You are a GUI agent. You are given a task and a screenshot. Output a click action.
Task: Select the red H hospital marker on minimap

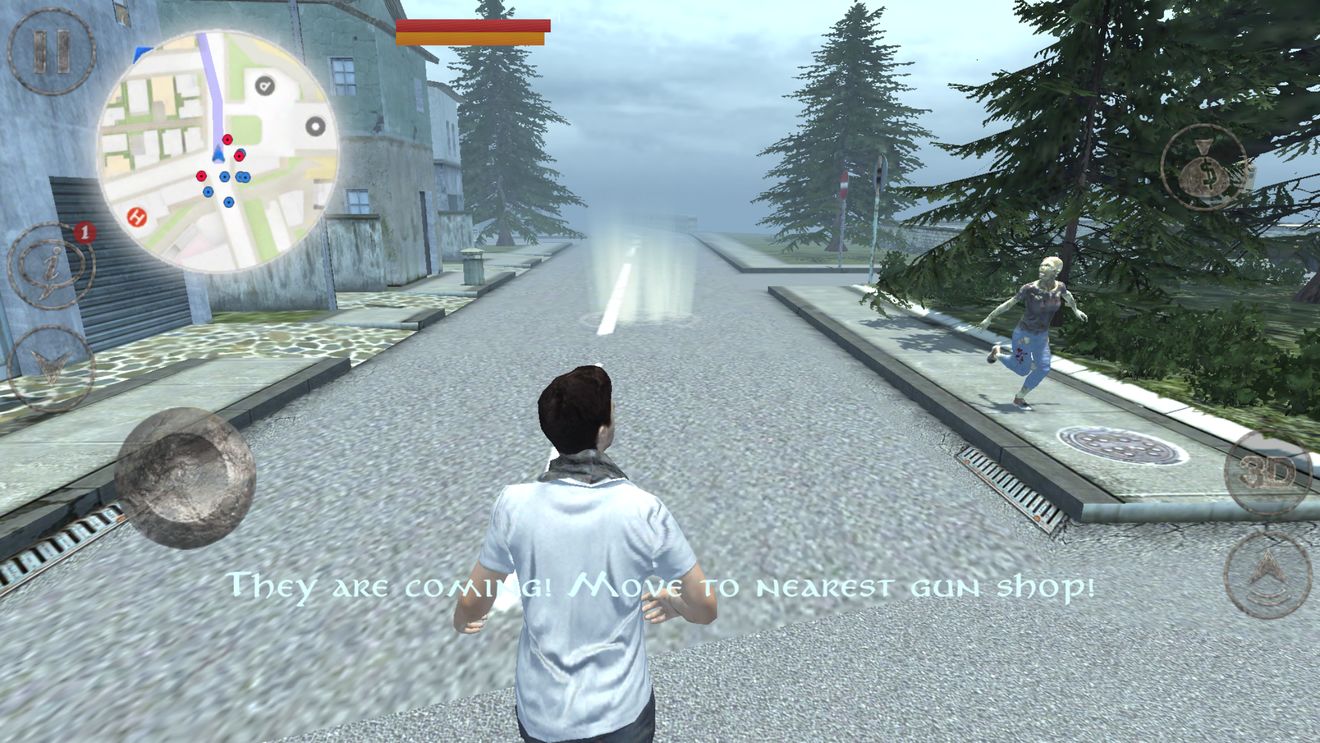137,215
